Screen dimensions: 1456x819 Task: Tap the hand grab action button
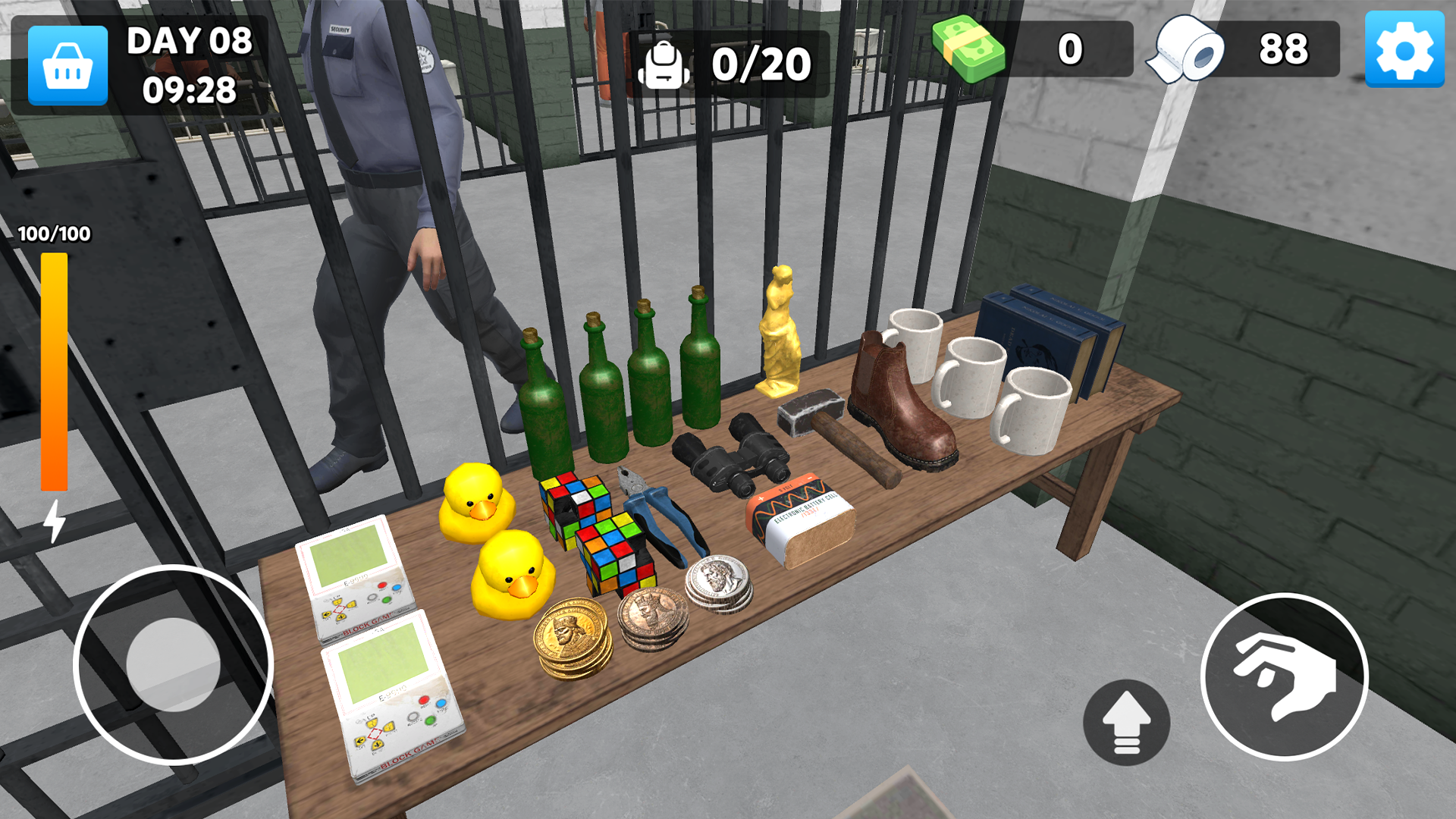coord(1285,676)
